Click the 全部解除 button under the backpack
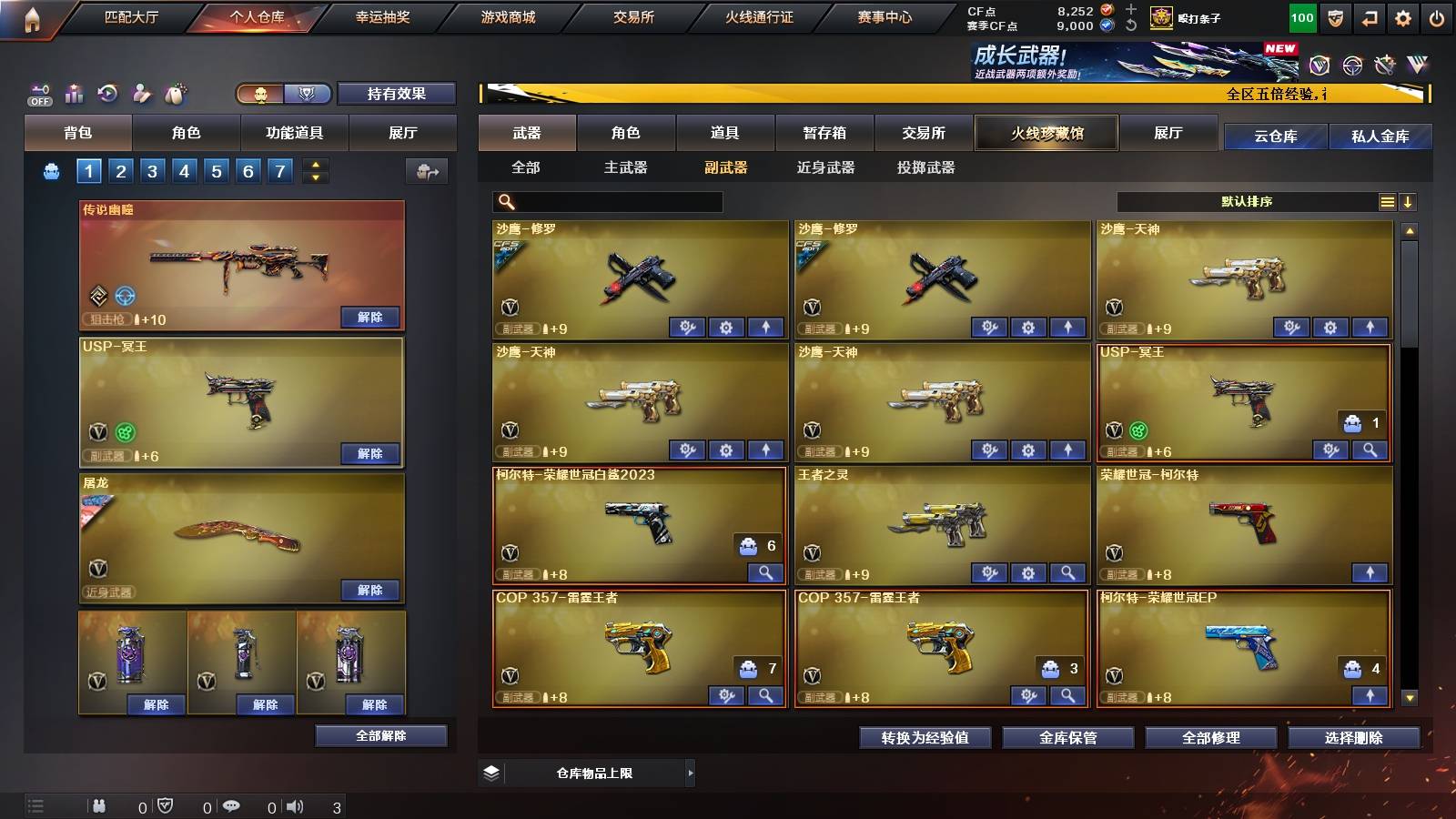The image size is (1456, 819). point(381,735)
